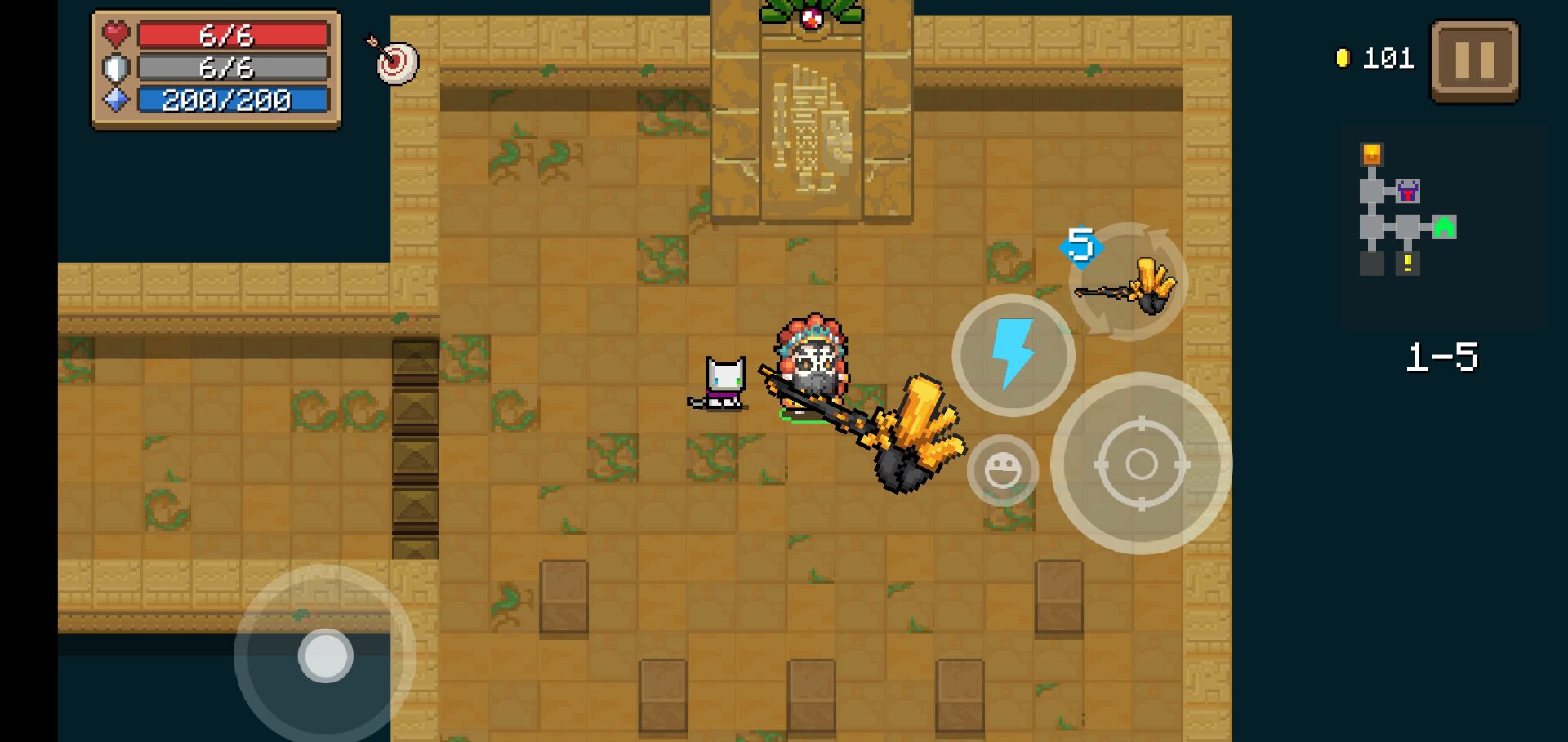Pause the game
Viewport: 1568px width, 742px height.
[x=1475, y=61]
